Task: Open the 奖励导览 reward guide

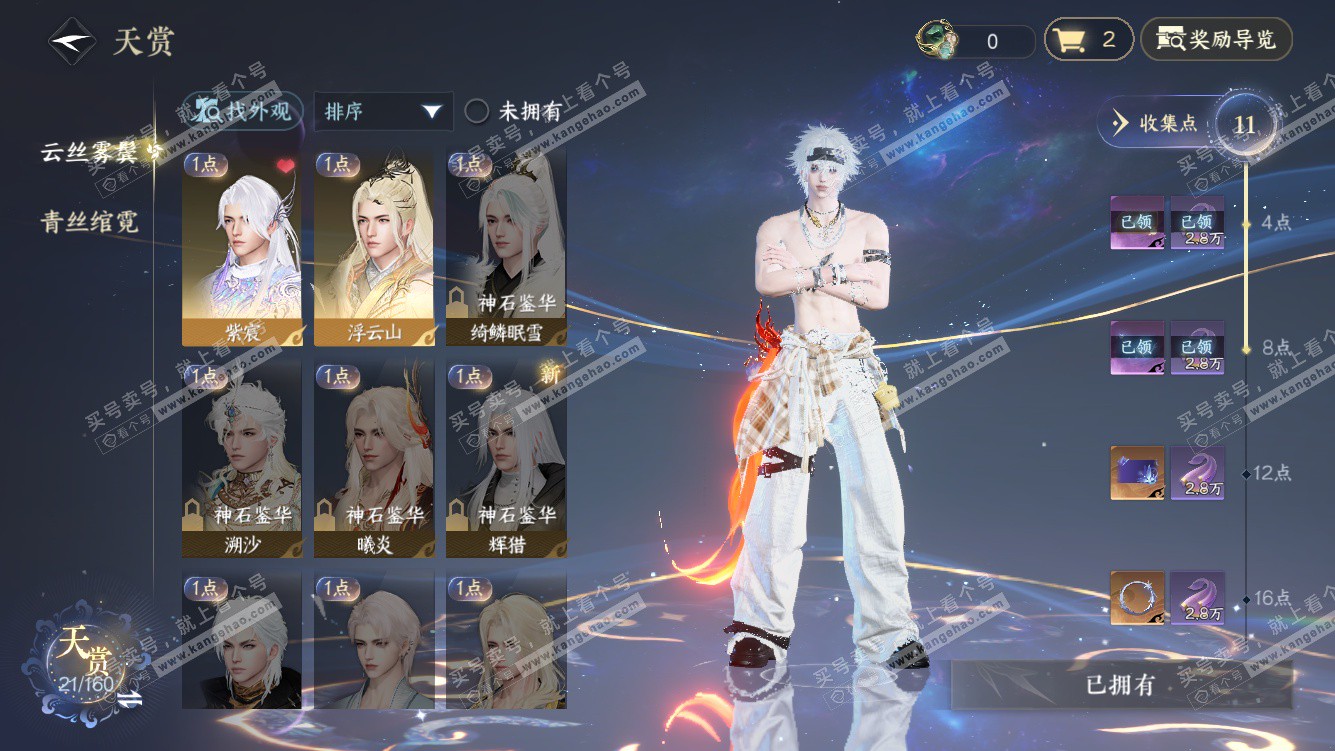Action: pos(1216,40)
